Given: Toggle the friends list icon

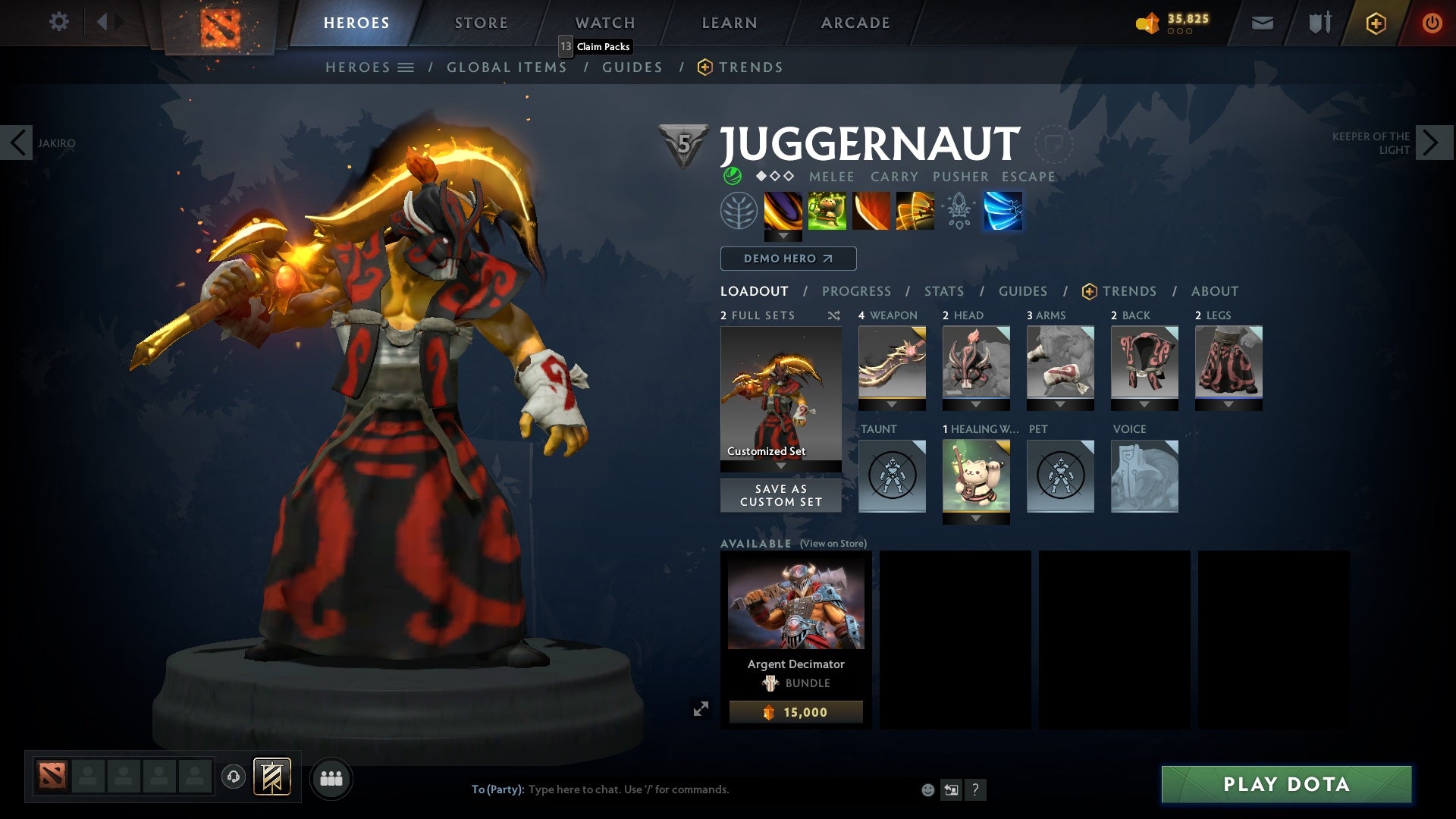Looking at the screenshot, I should tap(331, 778).
